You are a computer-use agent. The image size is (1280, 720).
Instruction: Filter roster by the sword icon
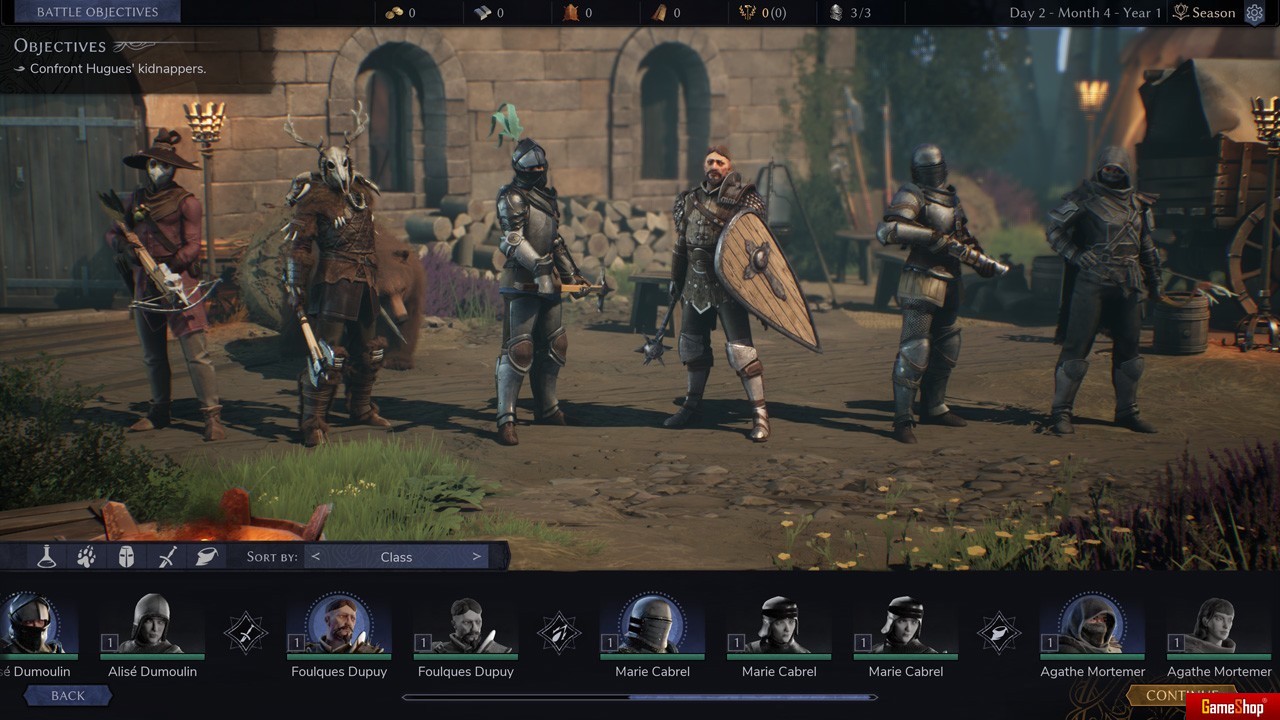pos(167,557)
